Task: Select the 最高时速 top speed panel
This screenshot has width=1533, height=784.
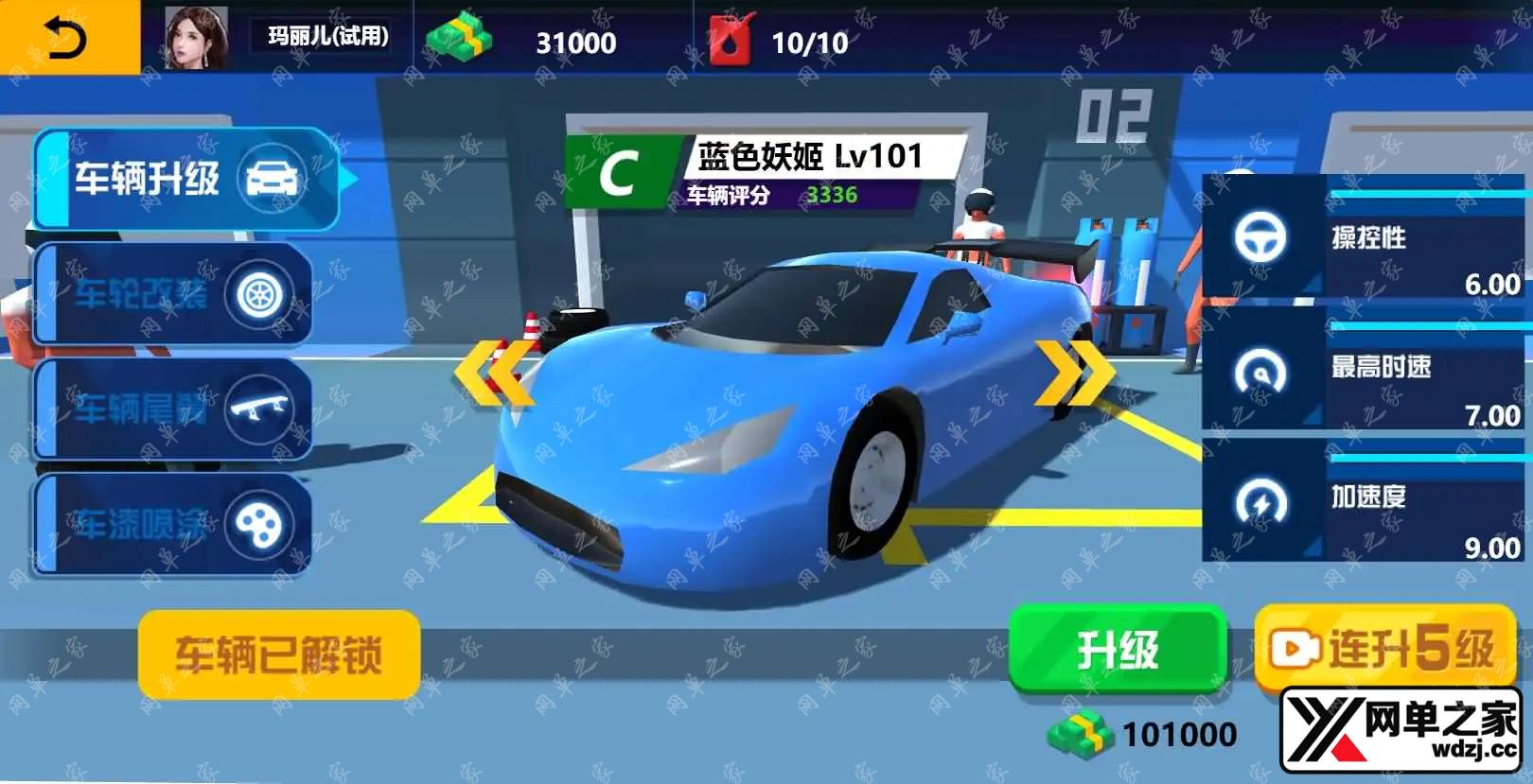Action: point(1366,375)
